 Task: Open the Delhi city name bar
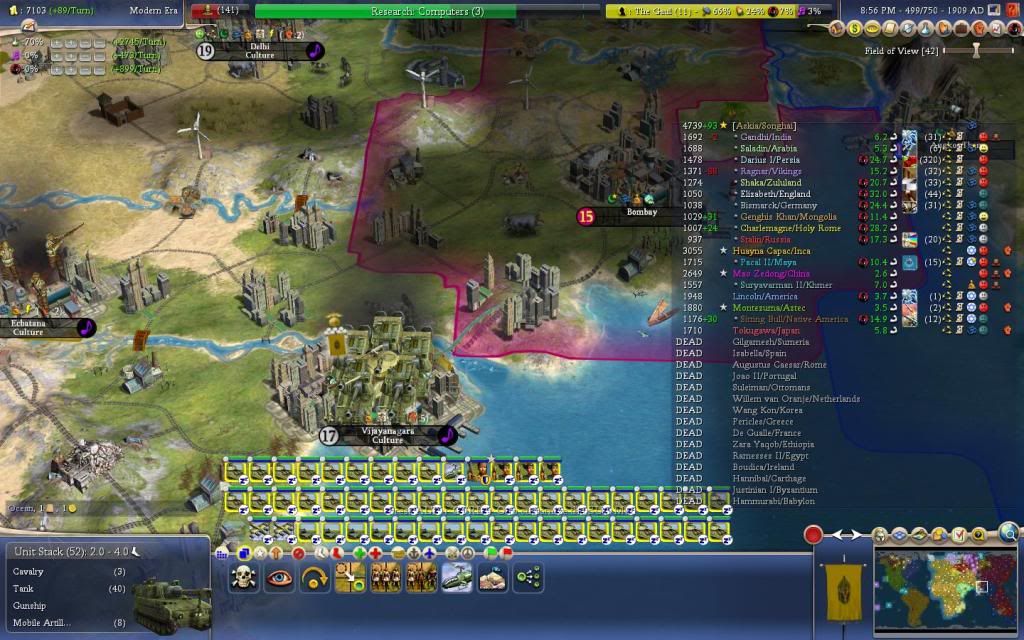coord(260,50)
